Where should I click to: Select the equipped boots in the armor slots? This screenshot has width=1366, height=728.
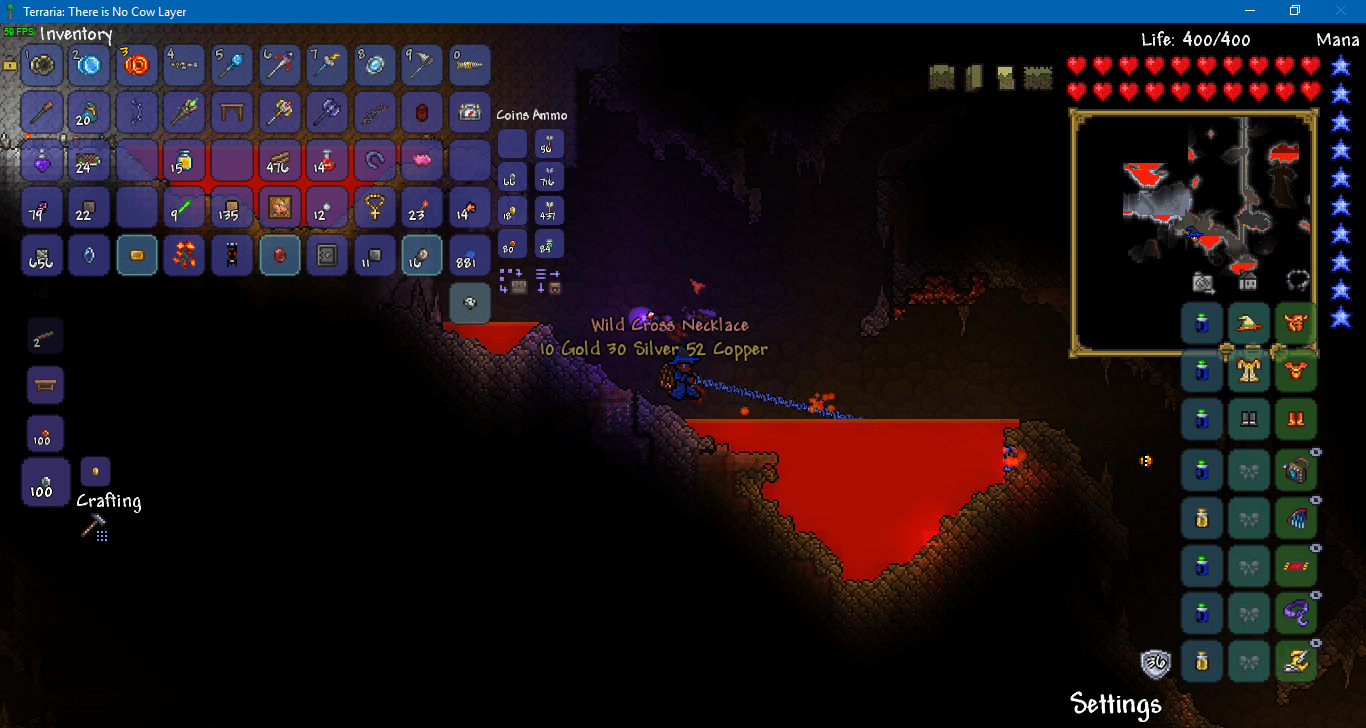pyautogui.click(x=1296, y=419)
